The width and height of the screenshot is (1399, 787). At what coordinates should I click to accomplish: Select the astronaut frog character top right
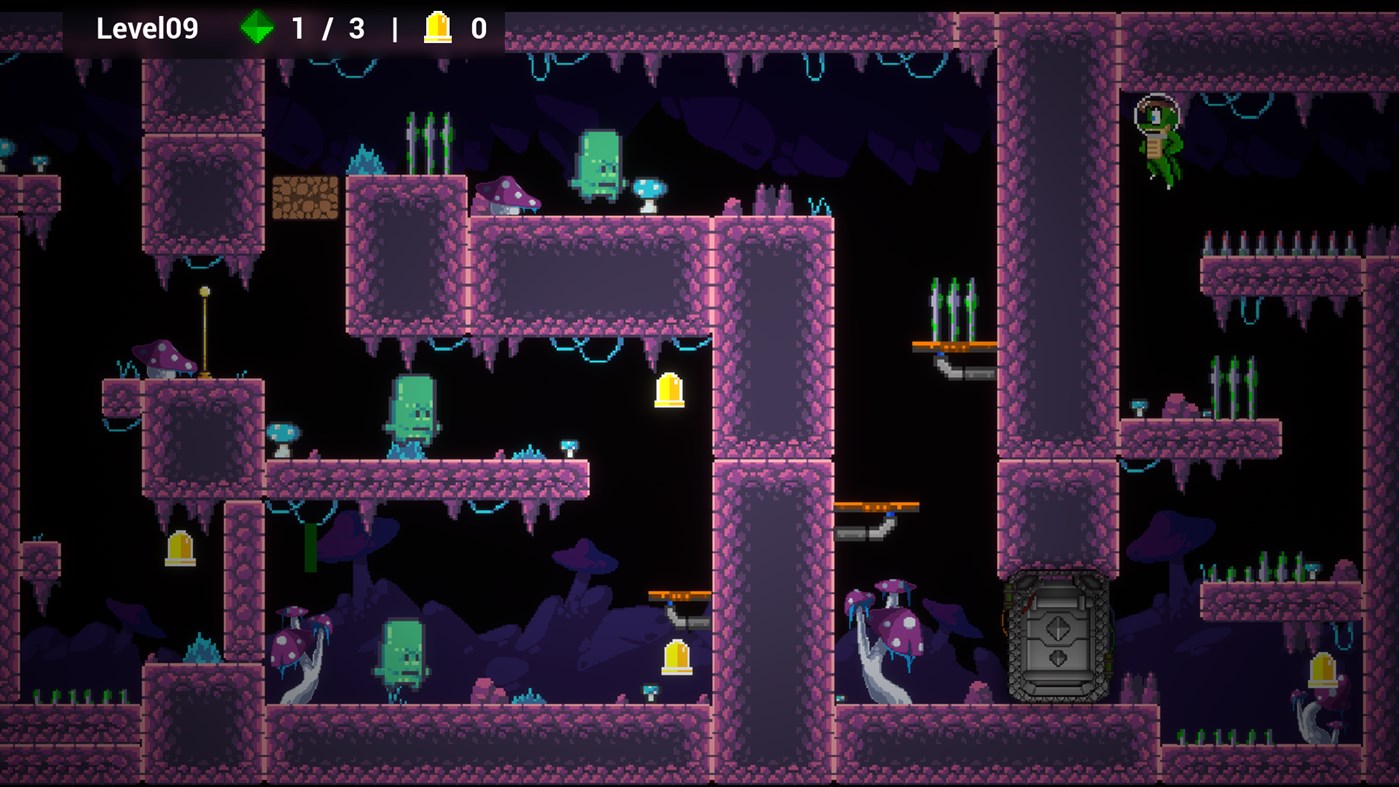pos(1160,140)
